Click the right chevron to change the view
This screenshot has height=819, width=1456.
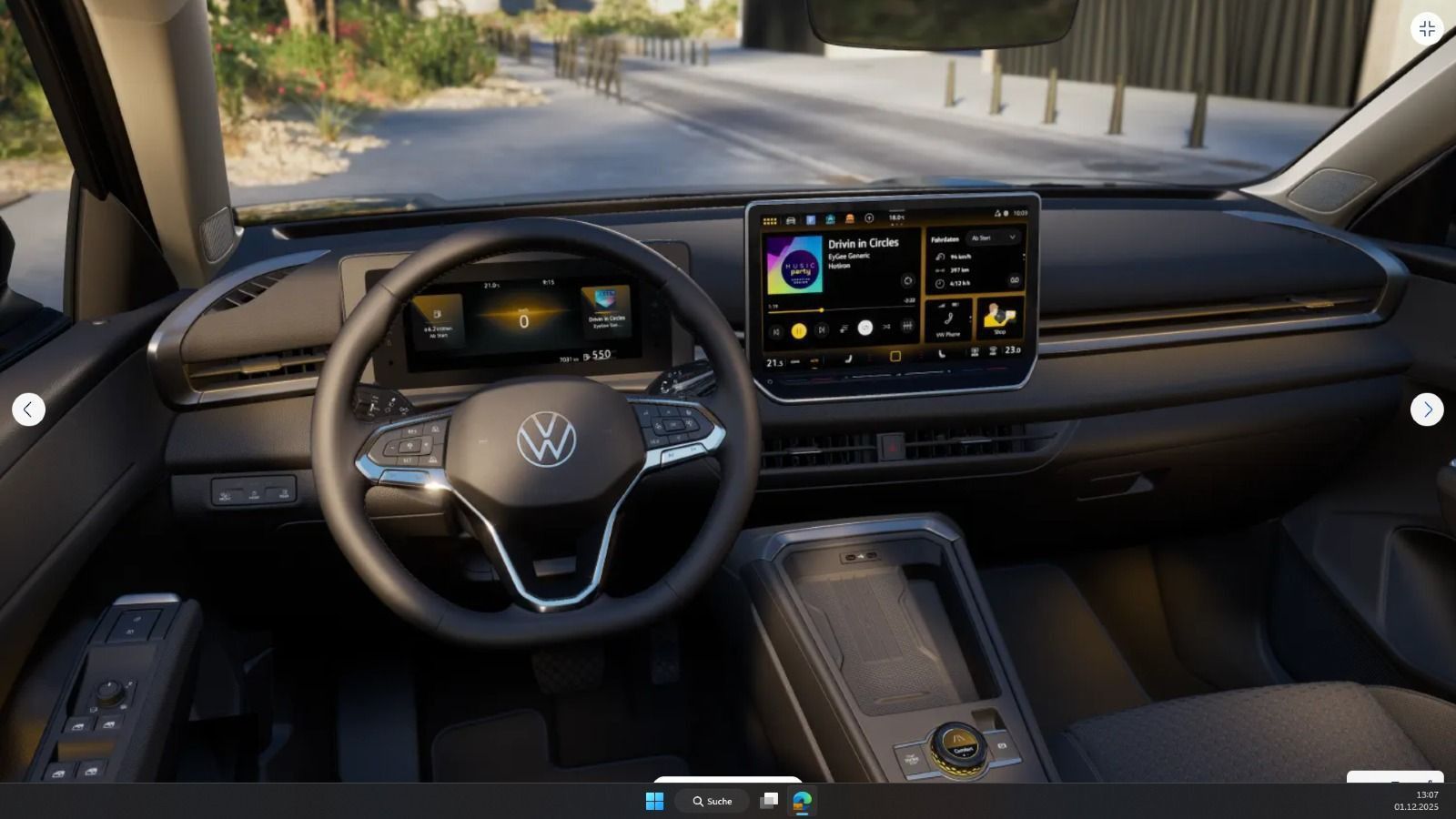pyautogui.click(x=1429, y=409)
